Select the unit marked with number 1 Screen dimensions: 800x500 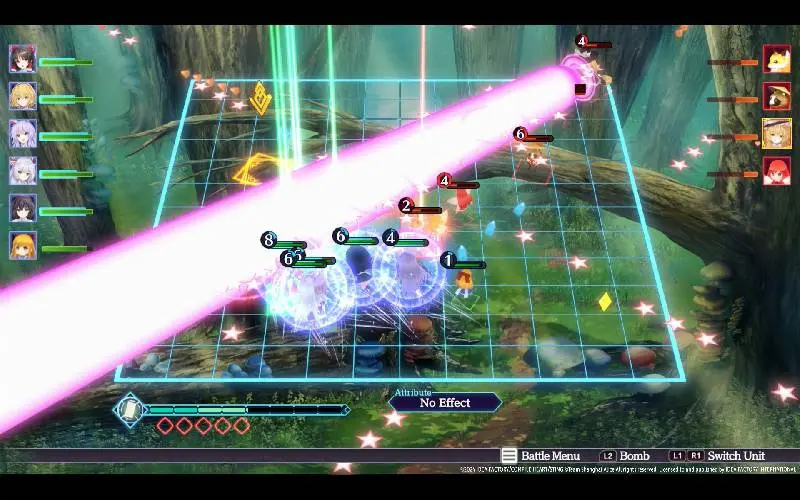coord(463,280)
